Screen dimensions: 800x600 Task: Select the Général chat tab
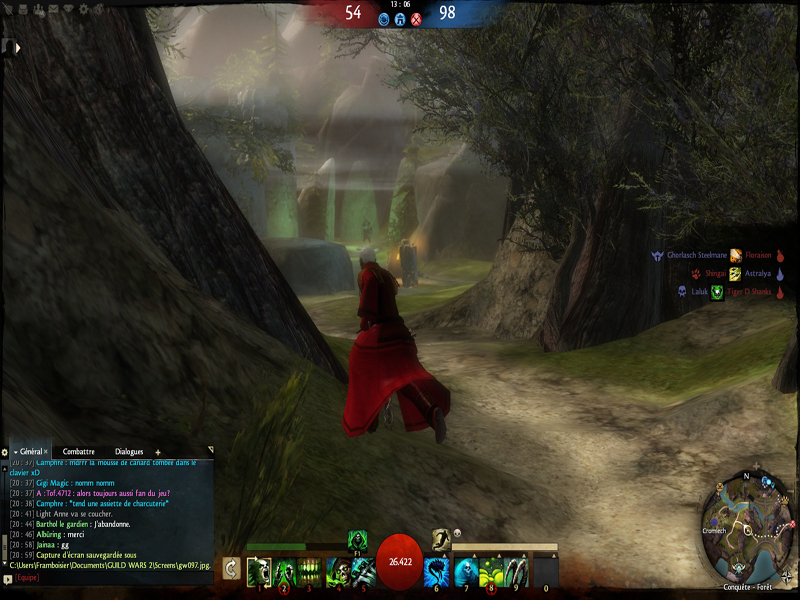30,452
